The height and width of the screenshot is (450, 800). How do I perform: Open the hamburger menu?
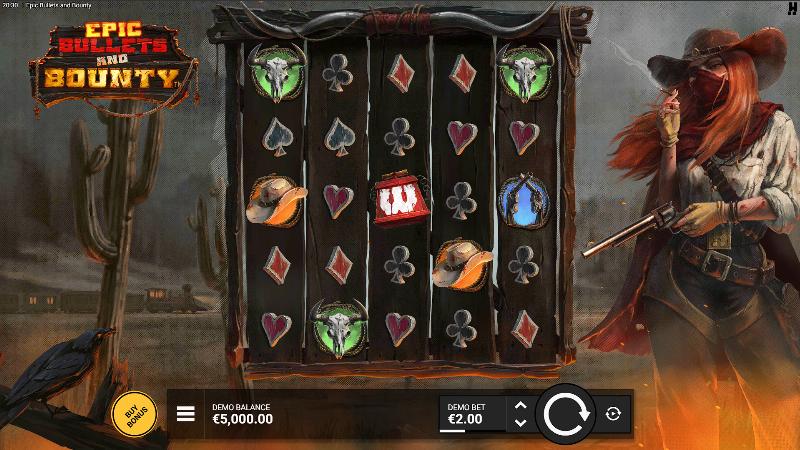(186, 413)
